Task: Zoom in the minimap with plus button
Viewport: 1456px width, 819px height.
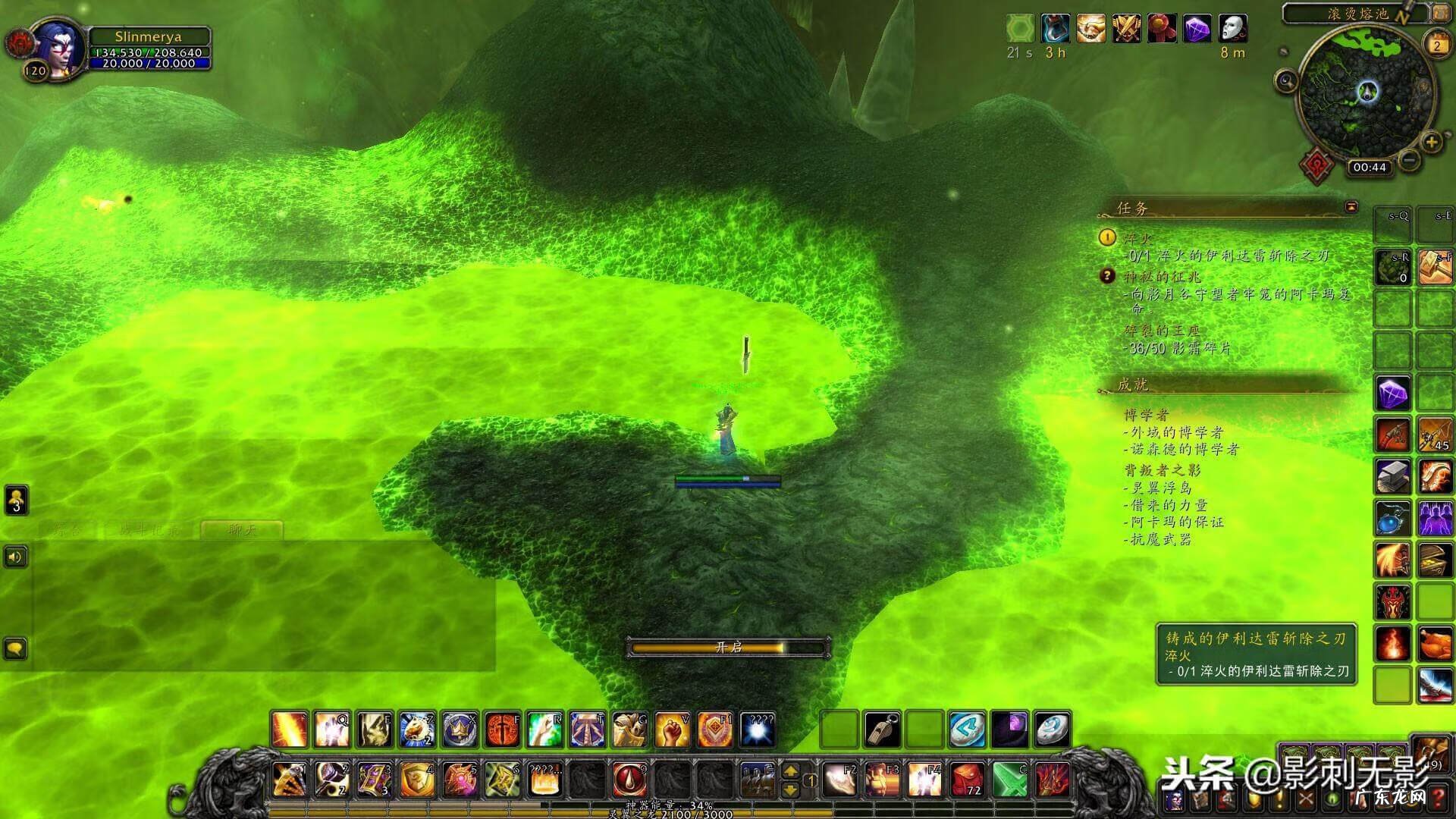Action: [1431, 143]
